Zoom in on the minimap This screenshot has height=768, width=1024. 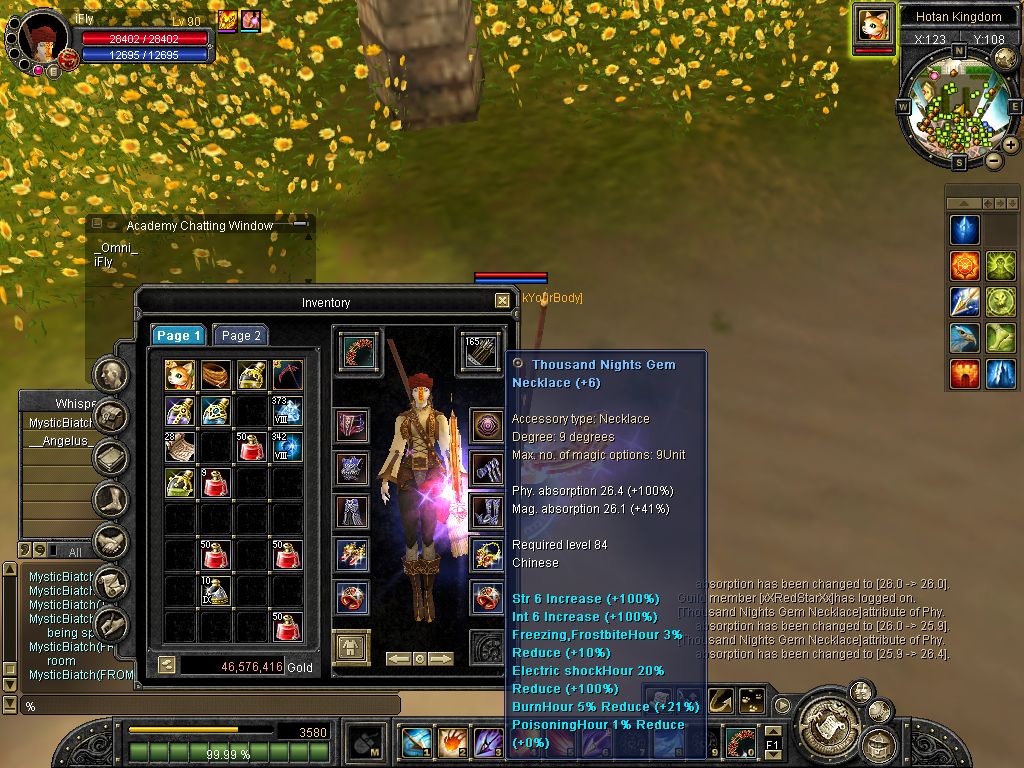[x=1011, y=145]
